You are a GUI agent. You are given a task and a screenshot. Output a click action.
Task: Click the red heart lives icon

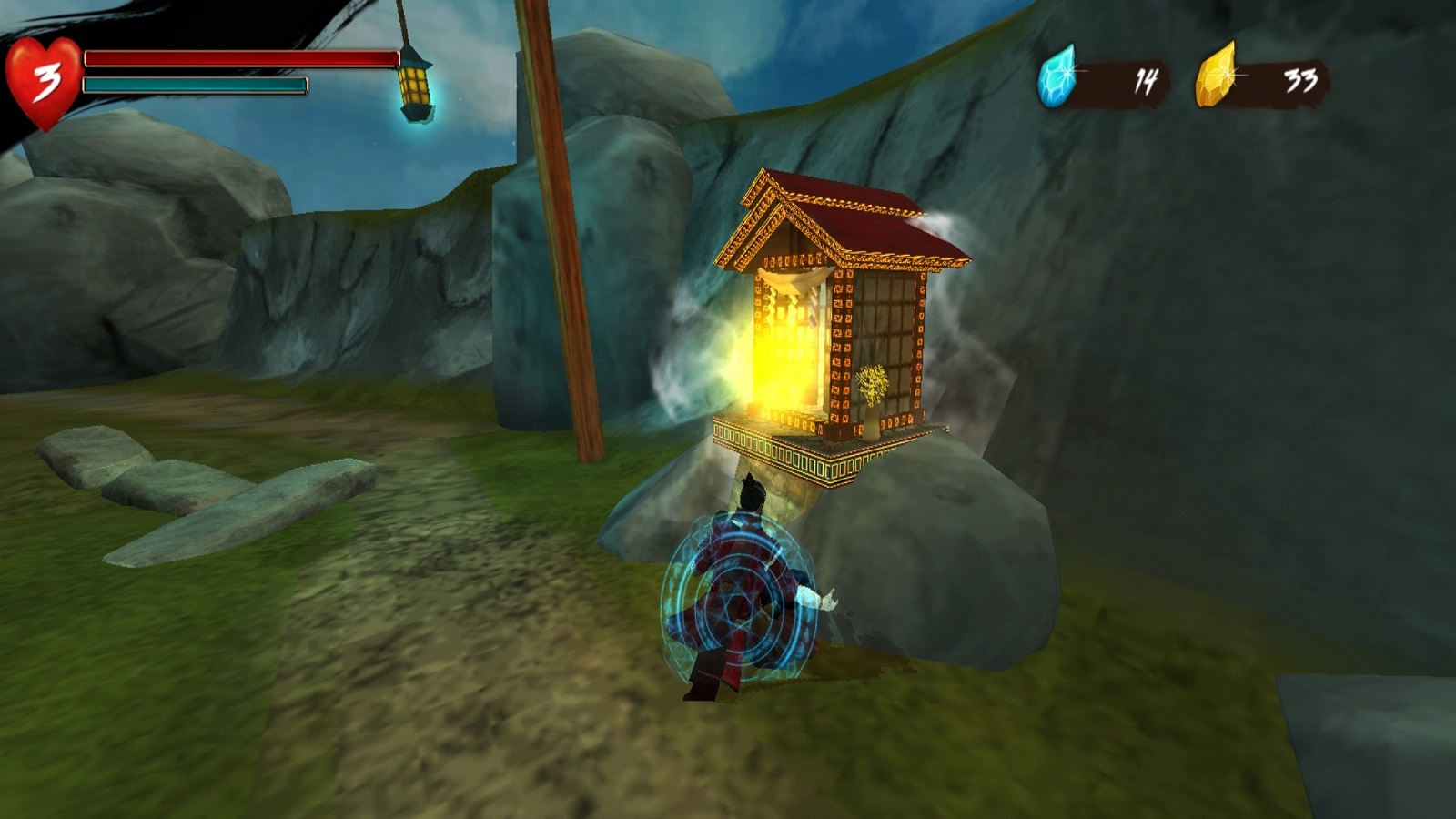[x=43, y=83]
